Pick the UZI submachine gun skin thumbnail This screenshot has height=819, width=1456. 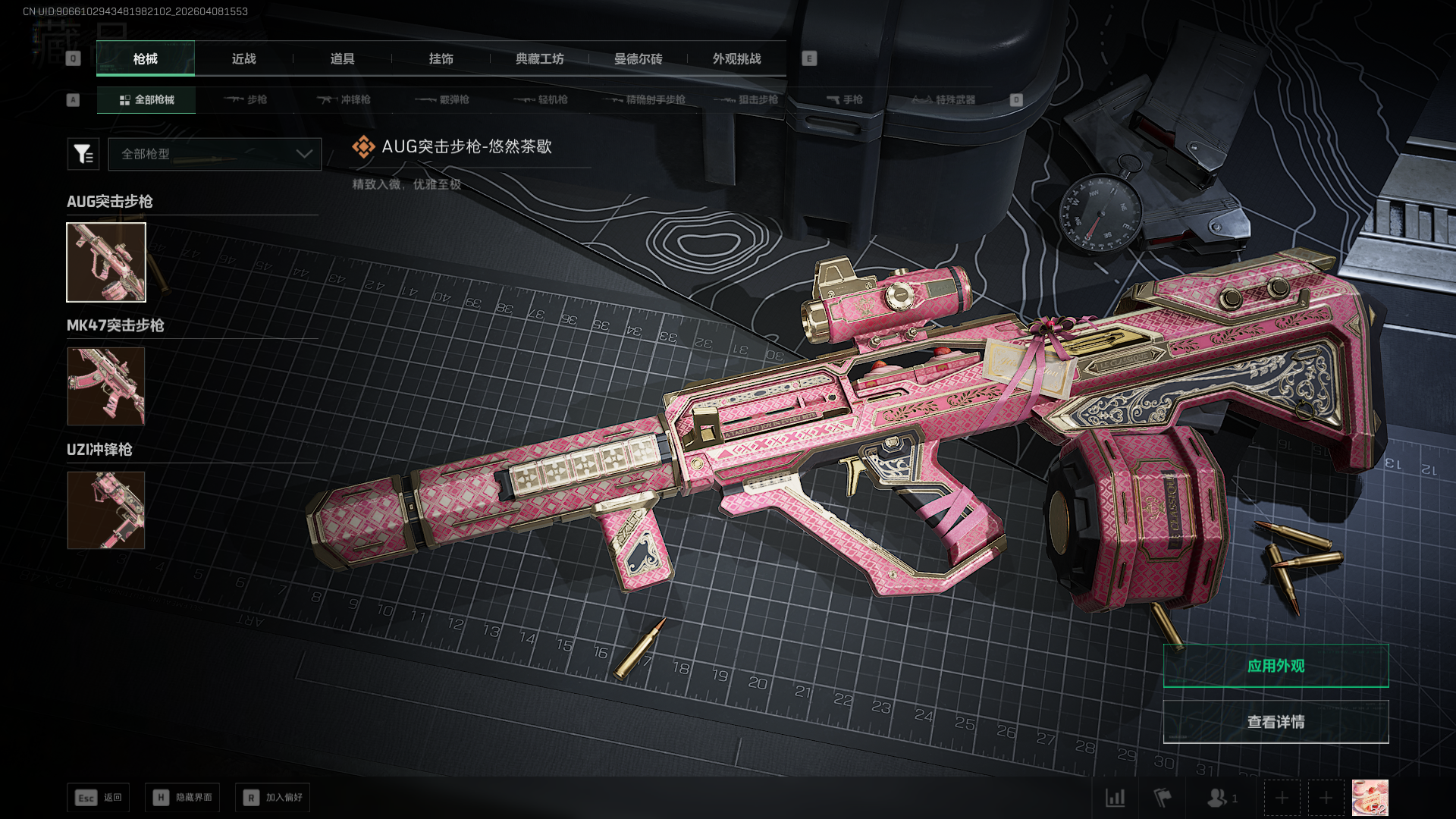[x=106, y=510]
